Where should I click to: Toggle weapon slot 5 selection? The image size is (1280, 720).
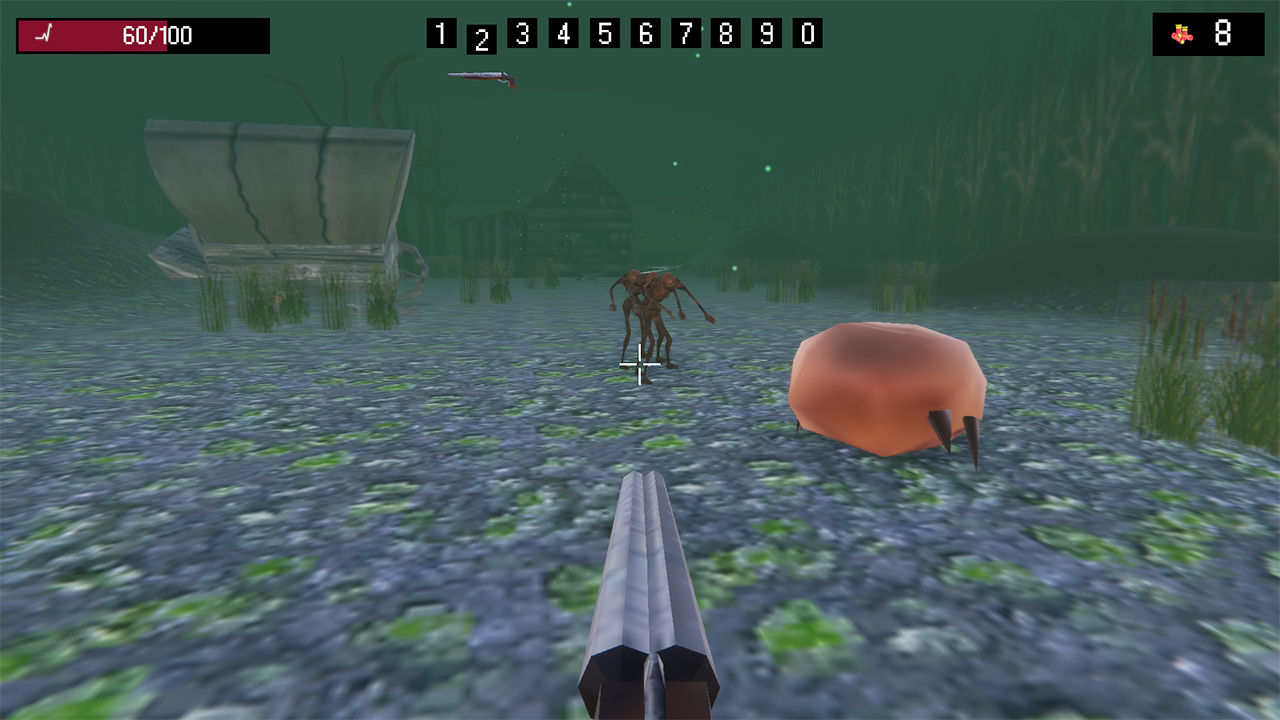[x=604, y=33]
